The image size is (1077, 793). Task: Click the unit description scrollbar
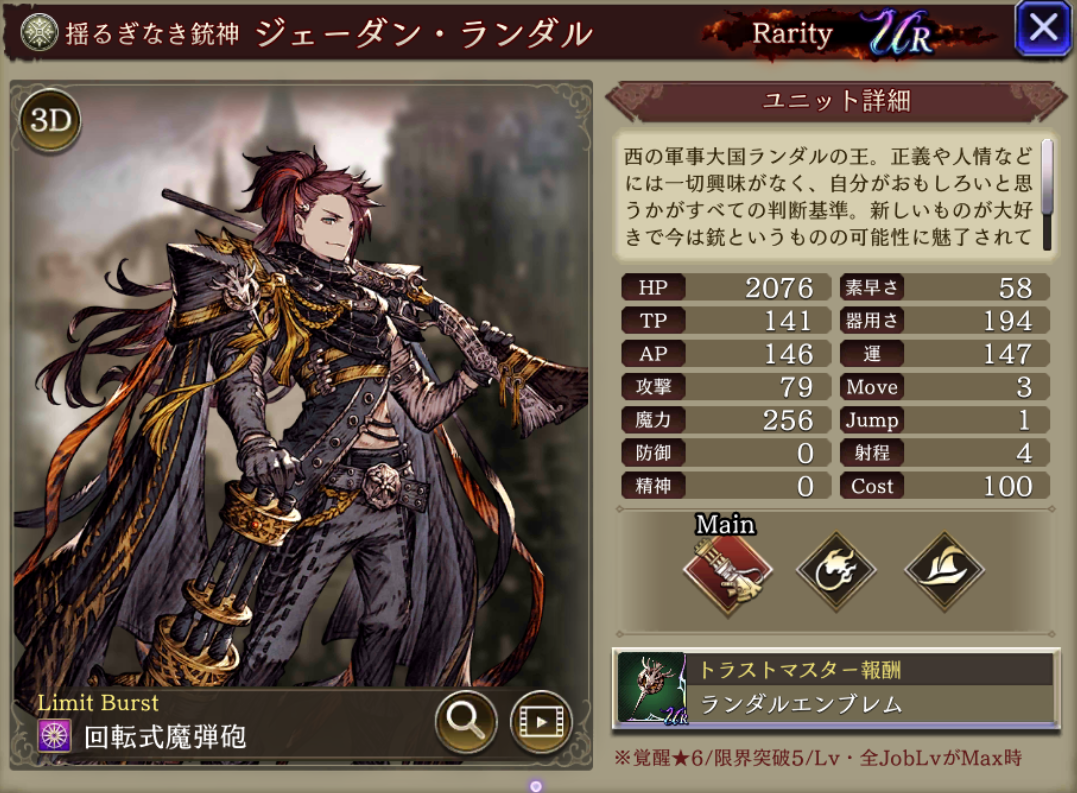(1047, 193)
